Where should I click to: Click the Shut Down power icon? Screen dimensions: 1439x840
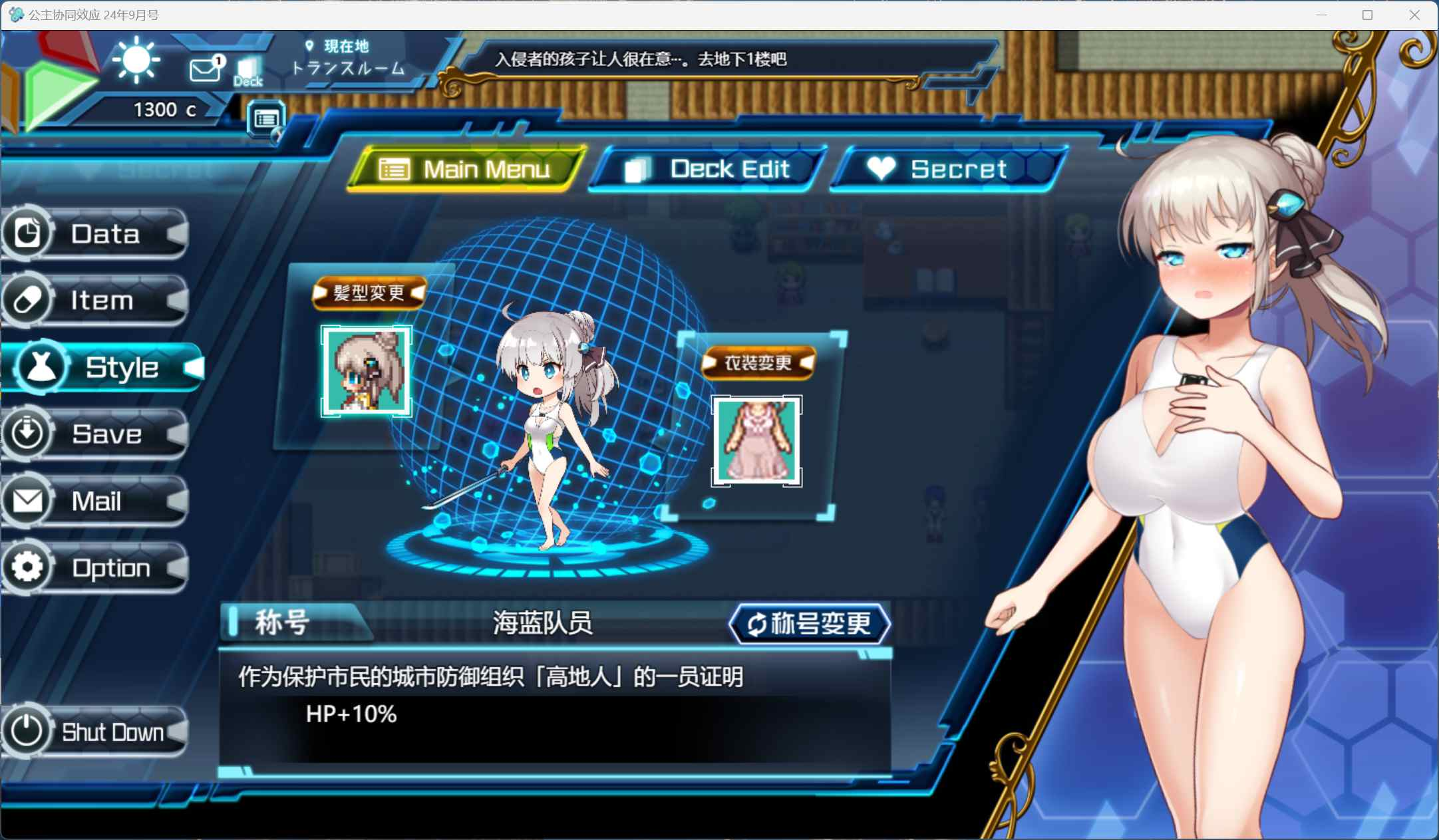tap(28, 732)
